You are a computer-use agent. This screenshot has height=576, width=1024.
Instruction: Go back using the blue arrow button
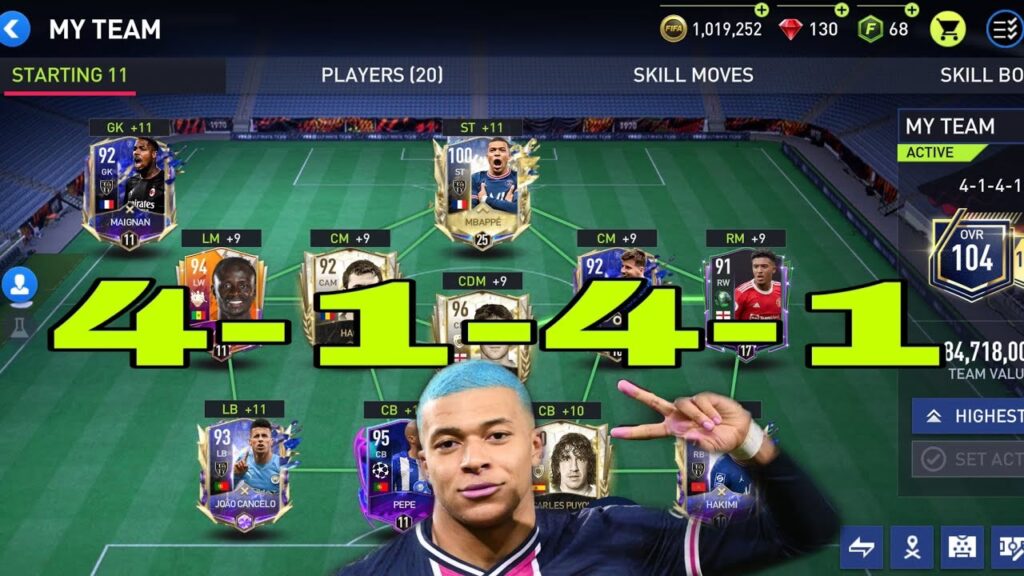coord(16,29)
